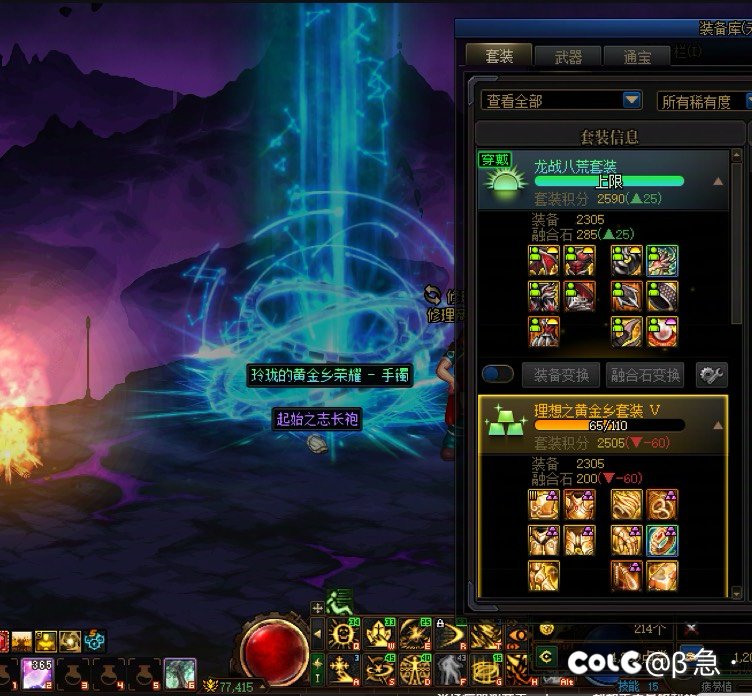Expand the 所有稀有度 rarity dropdown
The image size is (752, 696).
pos(704,101)
